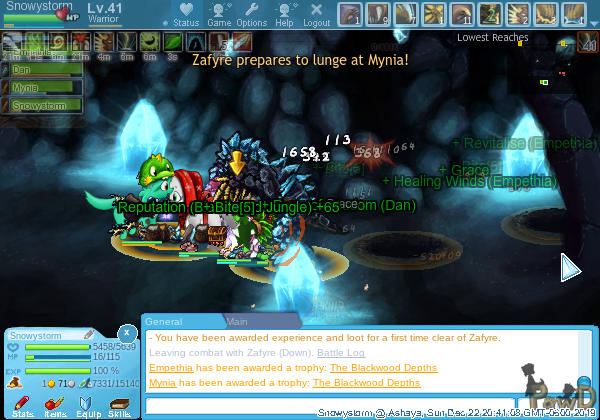Open the Help menu
The width and height of the screenshot is (600, 420).
[x=284, y=14]
